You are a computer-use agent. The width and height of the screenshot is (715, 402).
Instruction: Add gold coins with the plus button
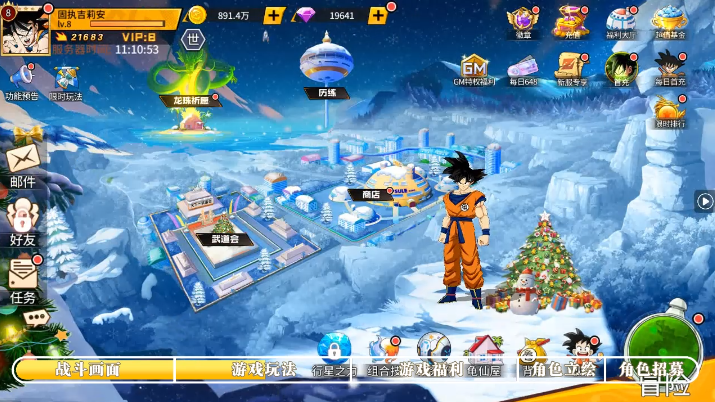point(274,15)
